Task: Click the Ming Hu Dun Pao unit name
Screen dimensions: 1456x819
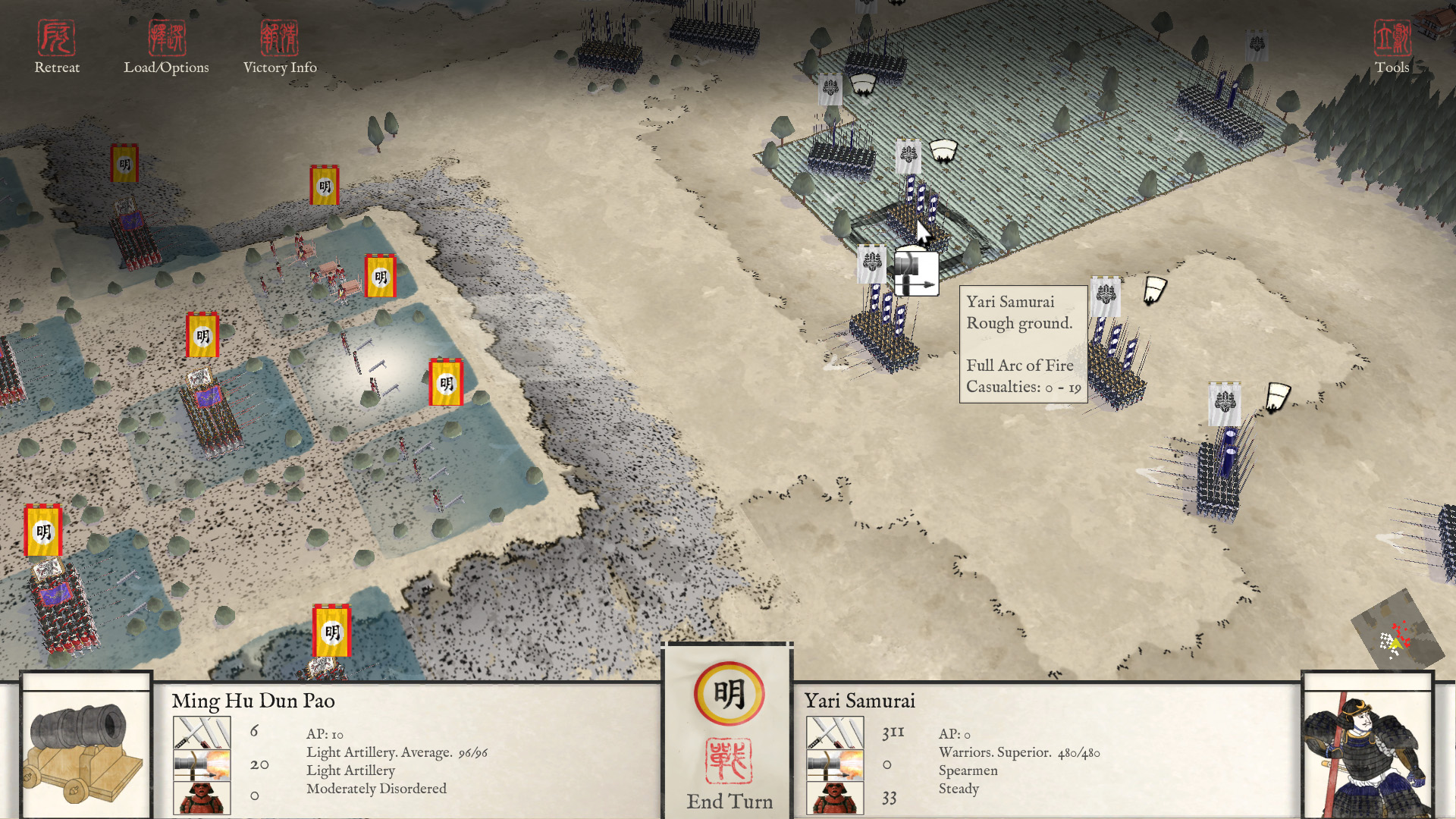Action: click(x=253, y=701)
